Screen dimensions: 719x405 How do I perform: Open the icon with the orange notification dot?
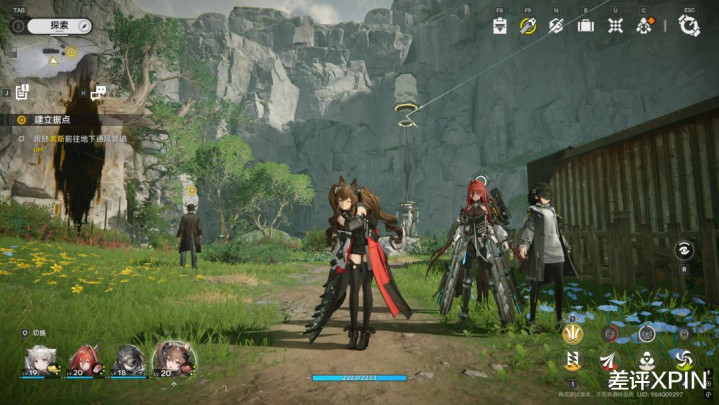(646, 26)
